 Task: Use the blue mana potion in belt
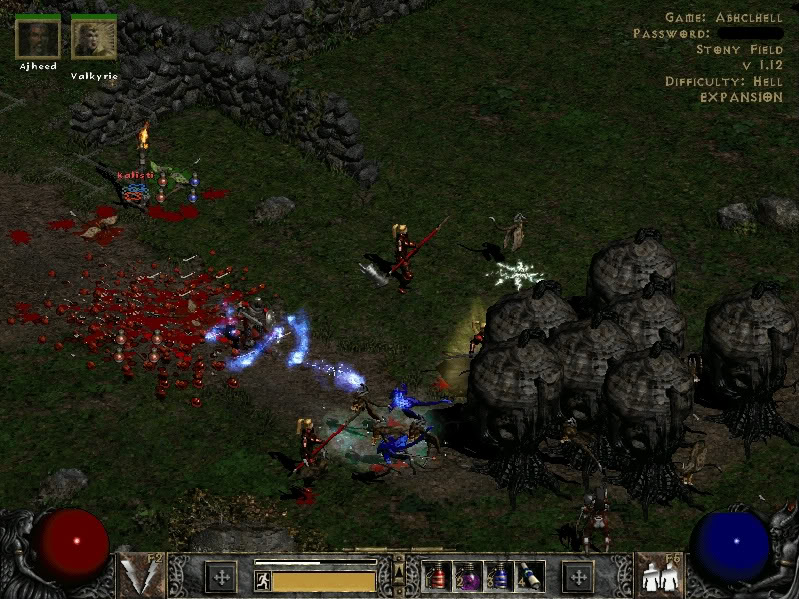pyautogui.click(x=499, y=576)
